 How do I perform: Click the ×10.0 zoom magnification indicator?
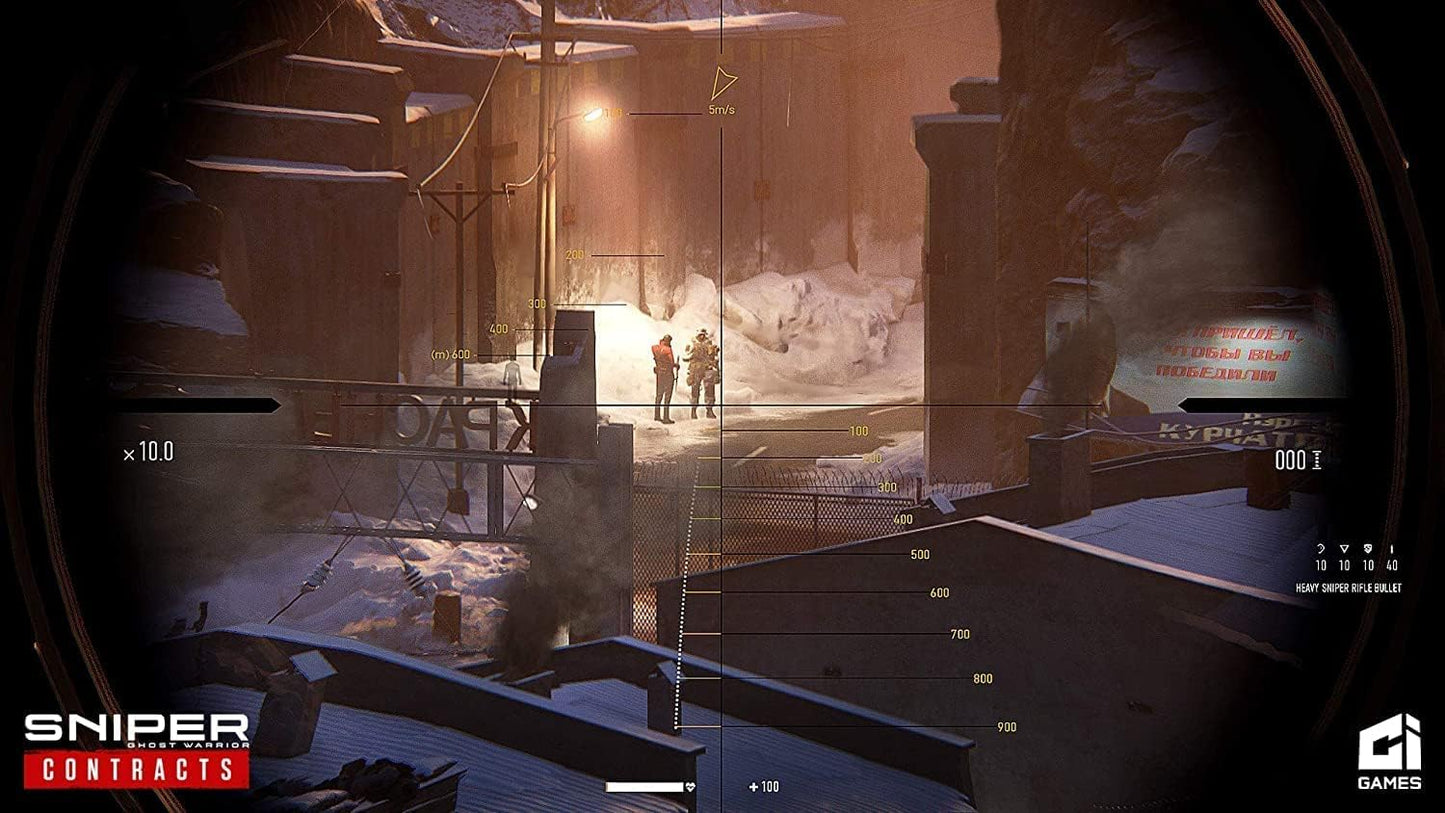point(146,451)
